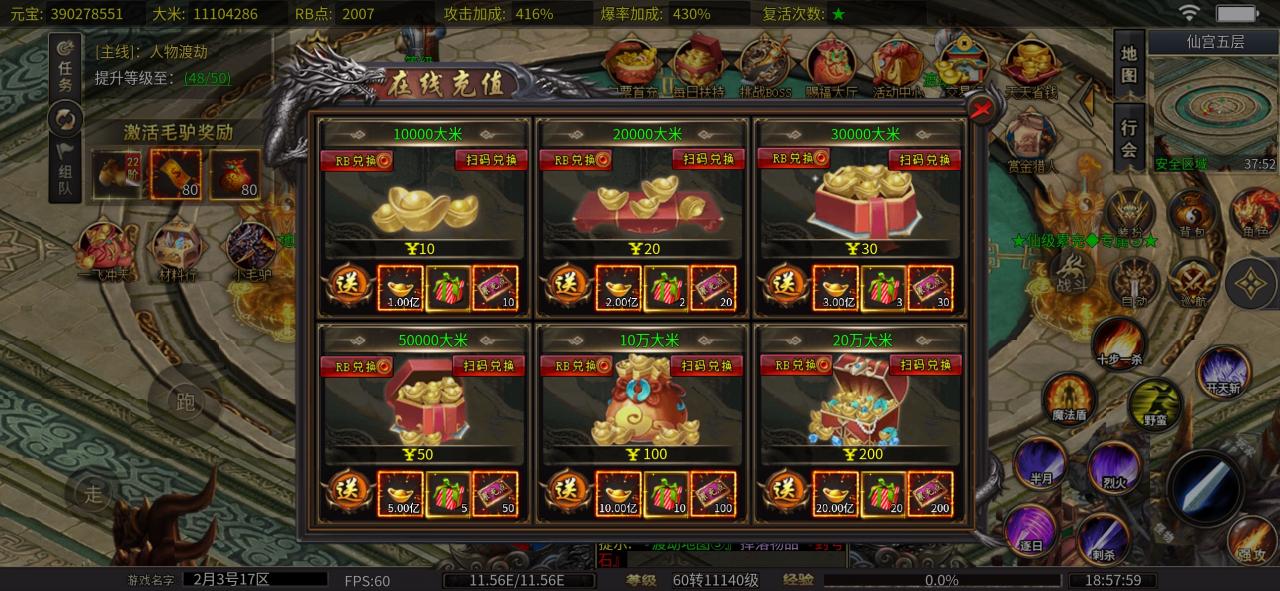Open the 赏金猎人 bounty hunter icon
This screenshot has width=1280, height=591.
point(1031,145)
